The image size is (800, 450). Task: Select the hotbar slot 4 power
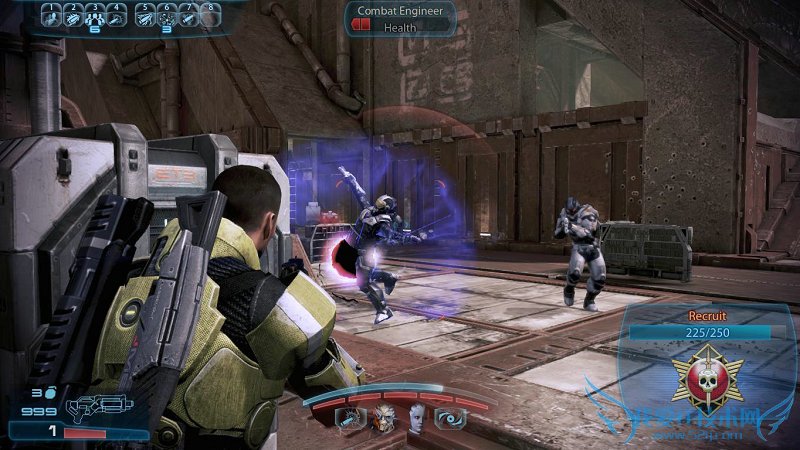click(x=119, y=16)
